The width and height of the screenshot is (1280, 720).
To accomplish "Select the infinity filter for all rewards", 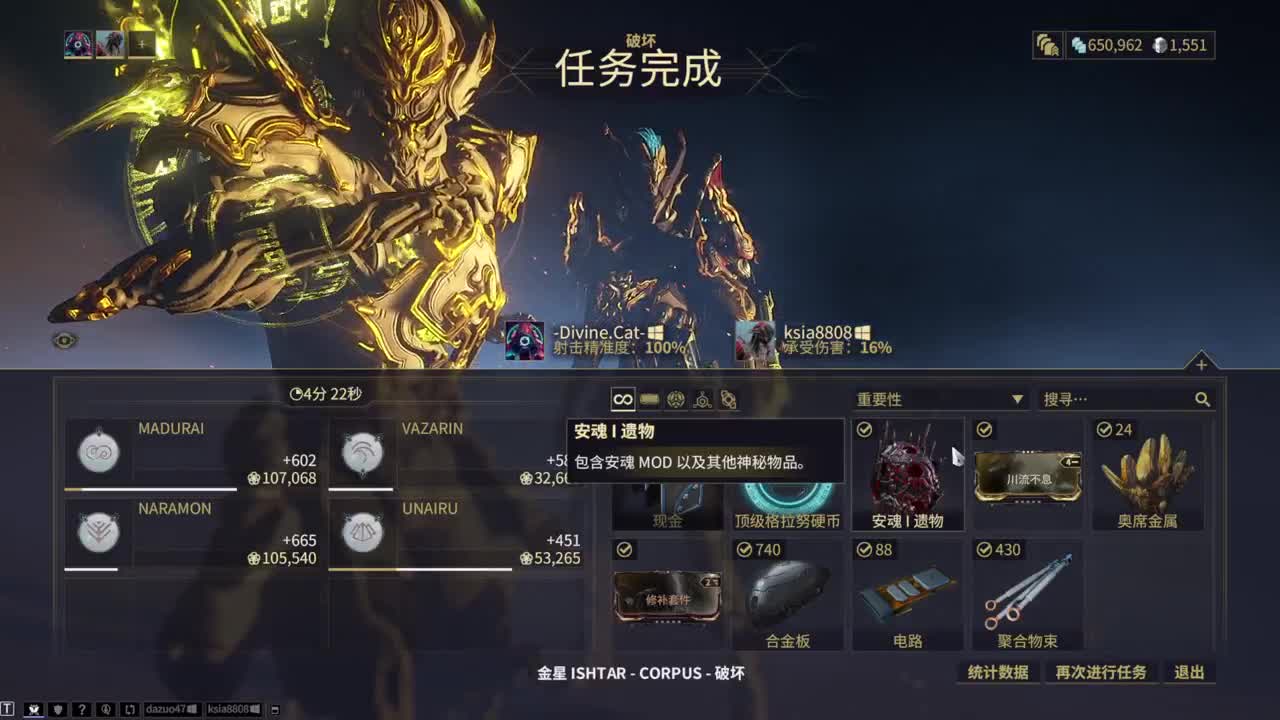I will 622,398.
